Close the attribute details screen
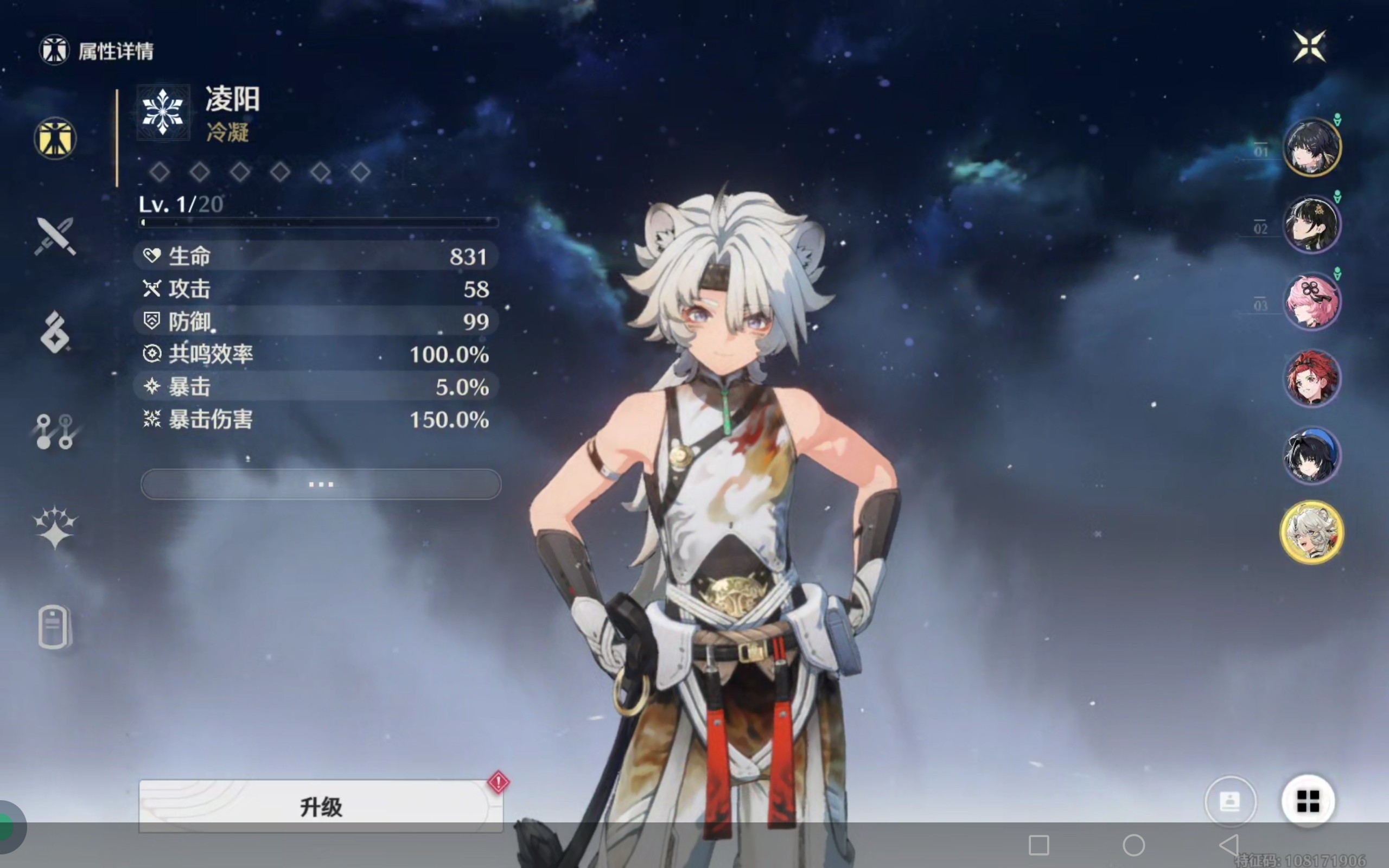The height and width of the screenshot is (868, 1389). click(x=1309, y=46)
